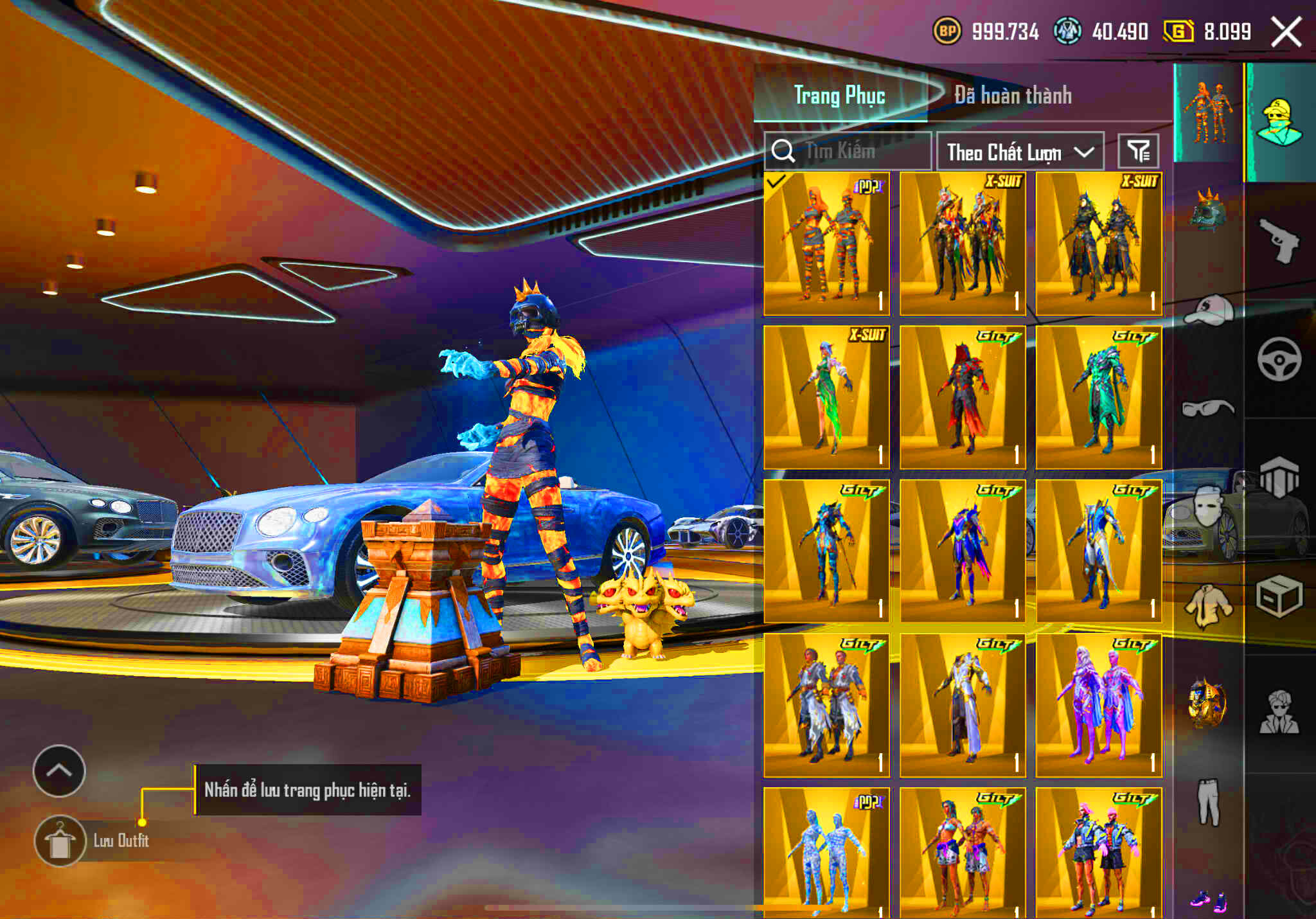This screenshot has height=919, width=1316.
Task: Switch to the Trang Phục tab
Action: 839,96
